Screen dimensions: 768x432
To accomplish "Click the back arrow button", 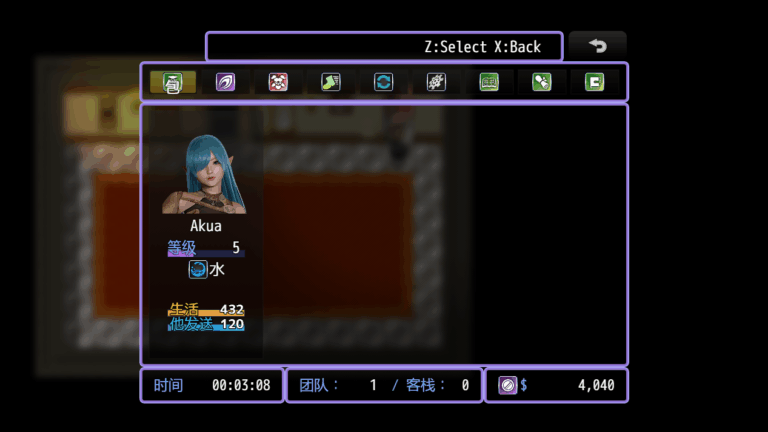I will 598,46.
